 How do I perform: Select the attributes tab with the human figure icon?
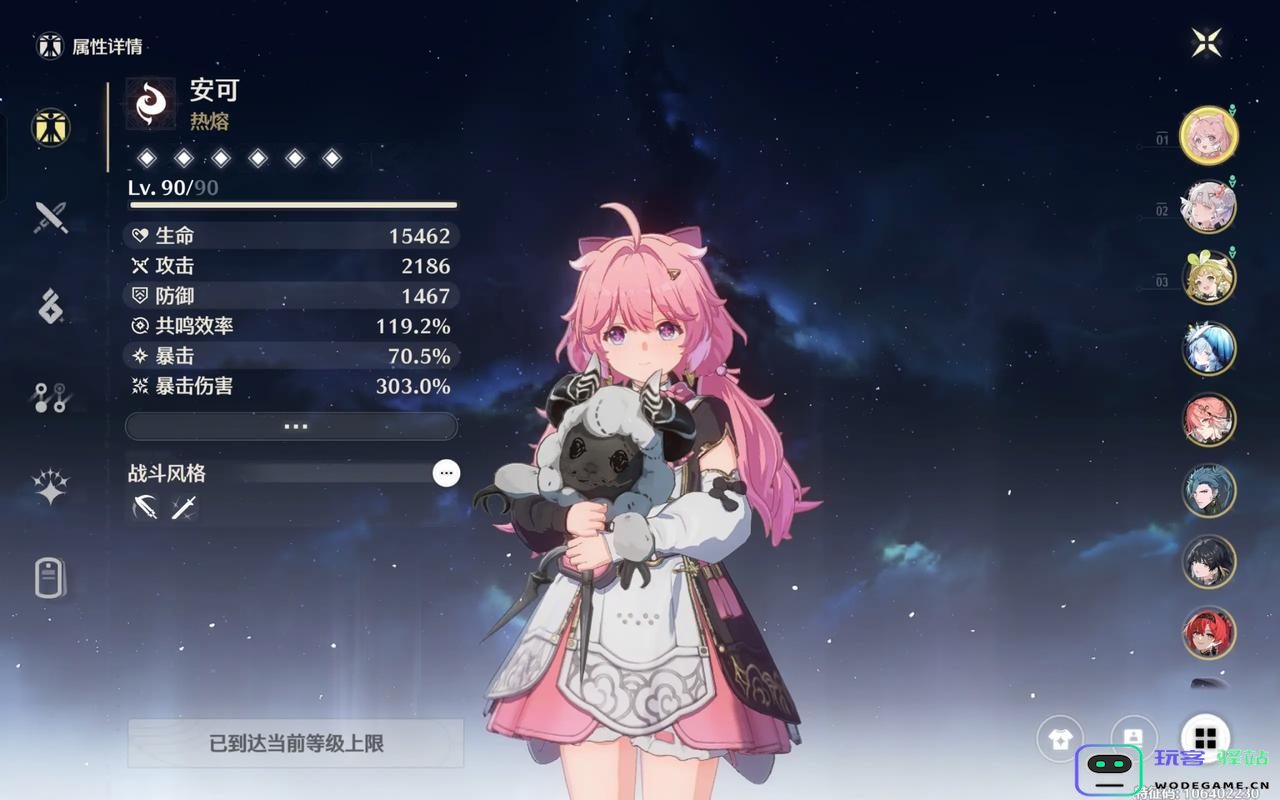[x=50, y=127]
